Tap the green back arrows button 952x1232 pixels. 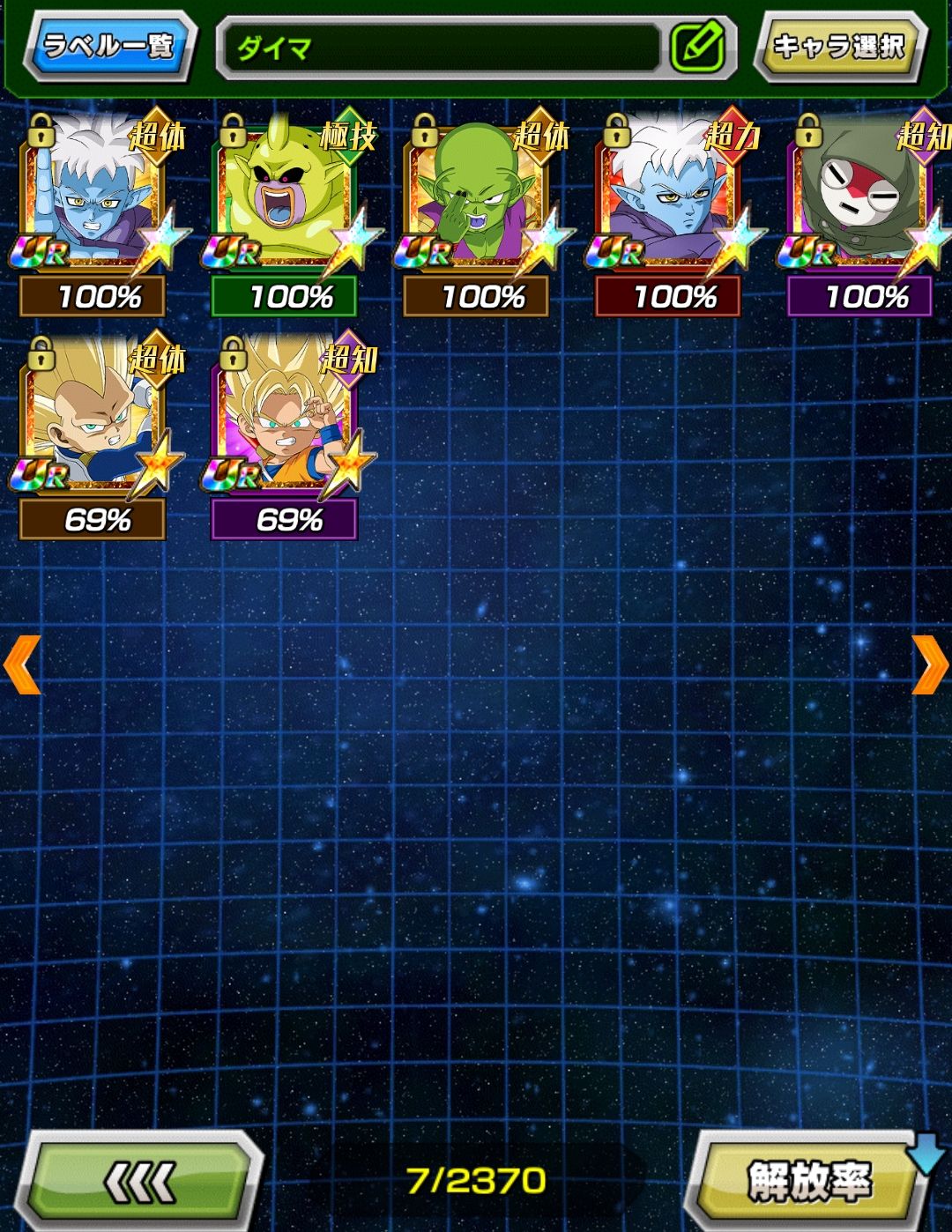pyautogui.click(x=141, y=1181)
